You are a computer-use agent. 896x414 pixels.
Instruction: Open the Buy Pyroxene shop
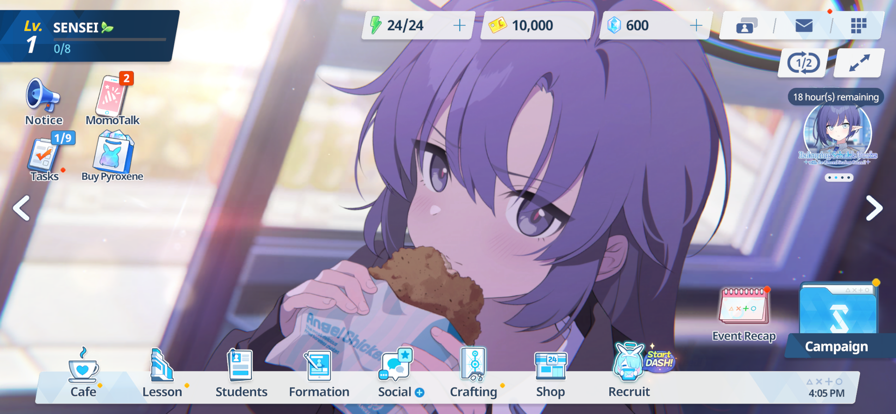(x=112, y=157)
